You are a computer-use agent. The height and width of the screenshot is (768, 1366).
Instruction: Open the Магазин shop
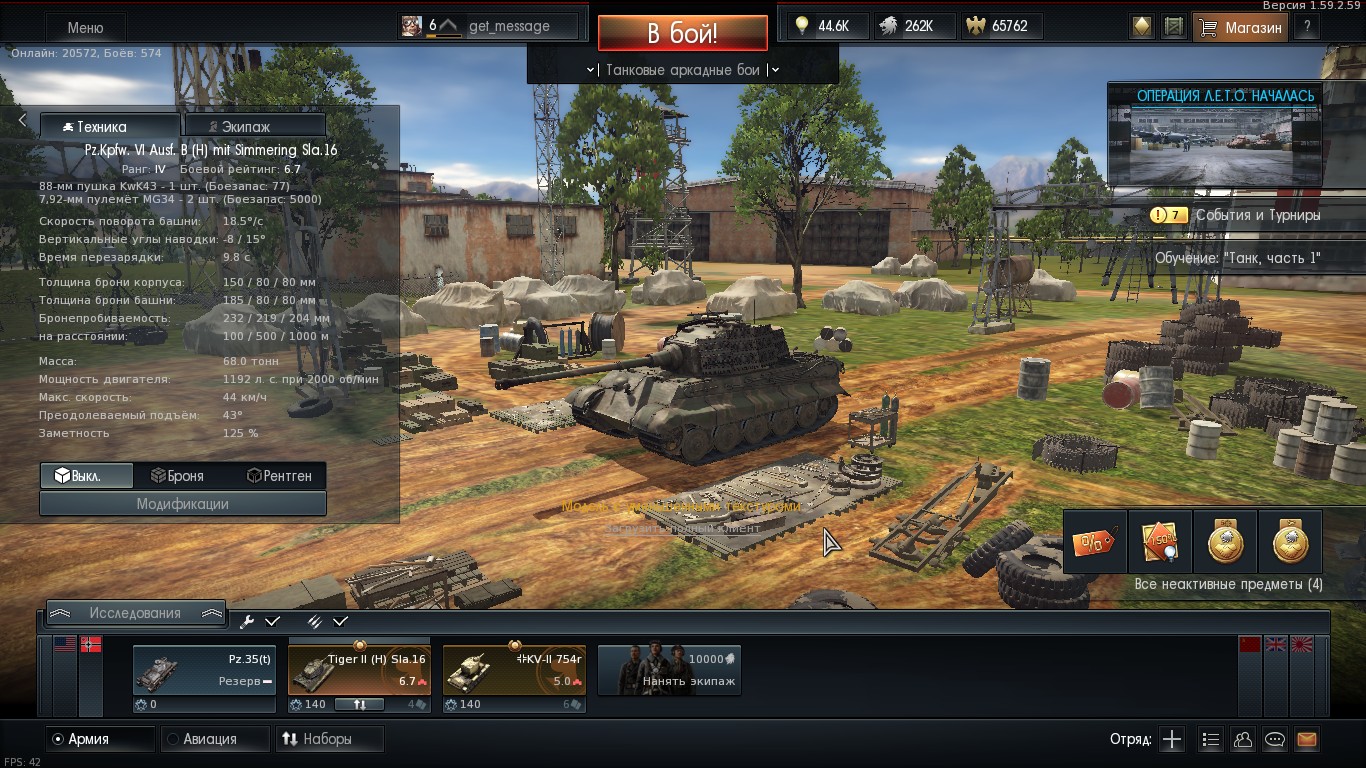(x=1241, y=28)
